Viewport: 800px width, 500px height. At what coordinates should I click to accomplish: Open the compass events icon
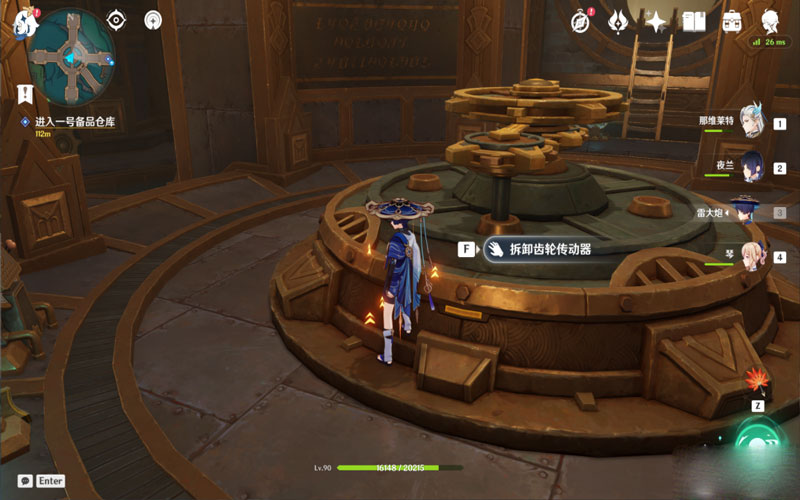coord(581,21)
